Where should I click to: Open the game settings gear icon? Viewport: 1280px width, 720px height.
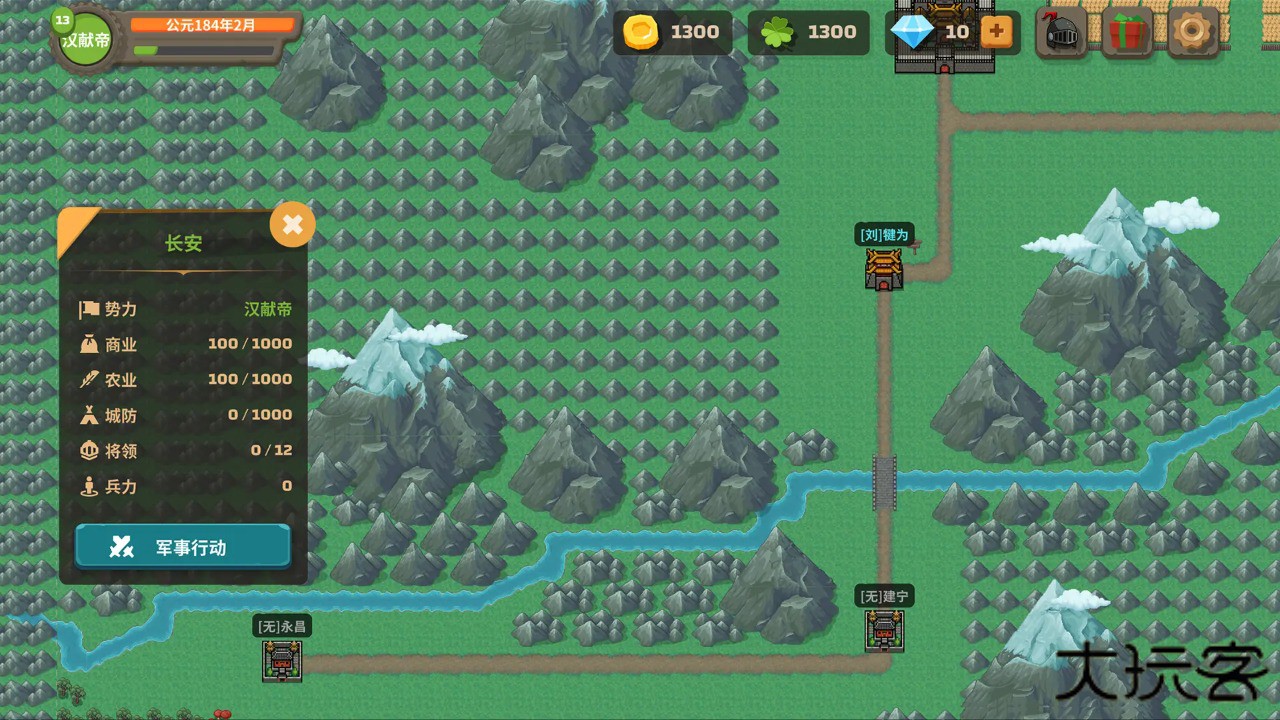tap(1190, 32)
